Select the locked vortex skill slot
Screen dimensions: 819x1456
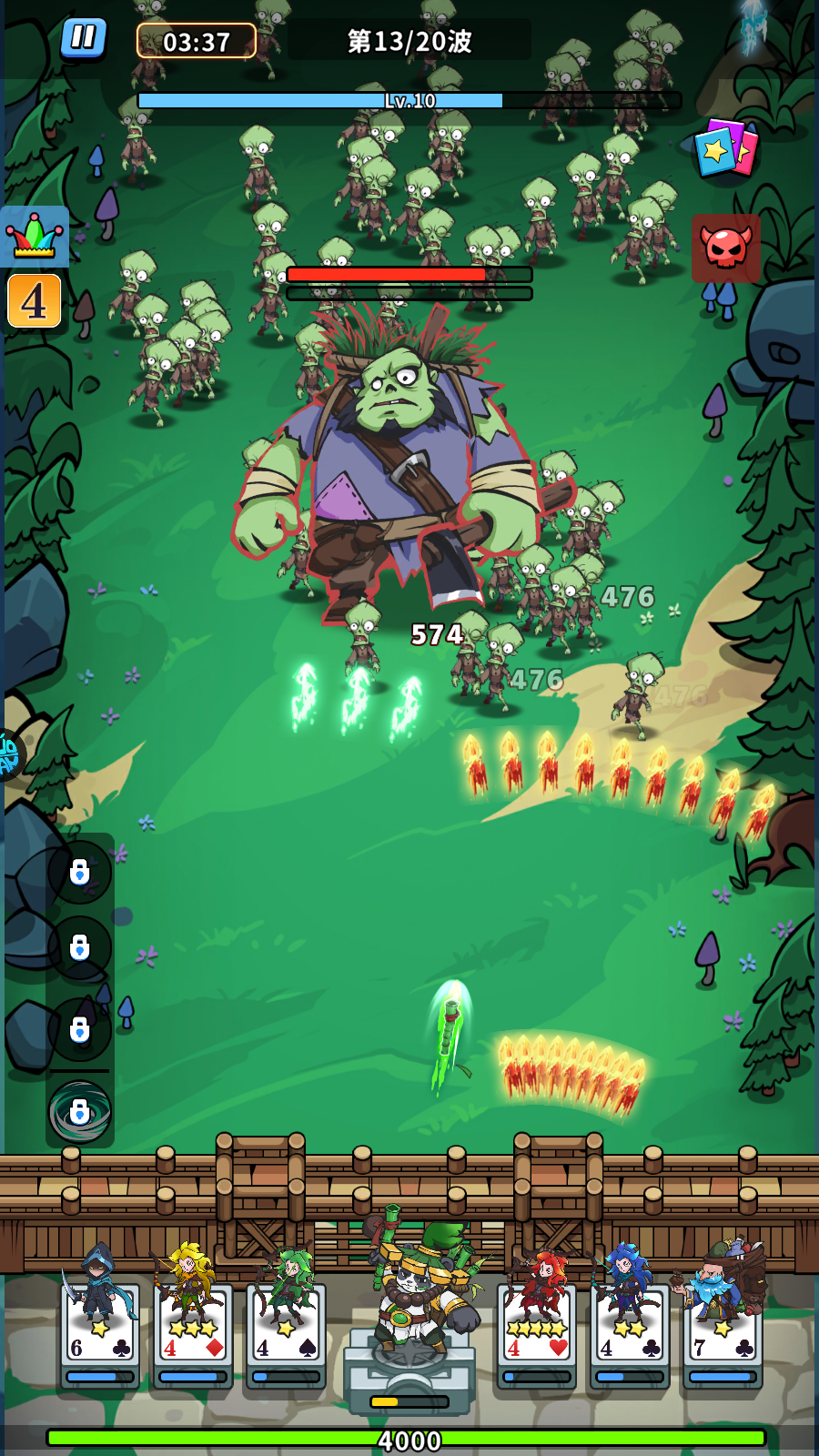(x=80, y=1111)
